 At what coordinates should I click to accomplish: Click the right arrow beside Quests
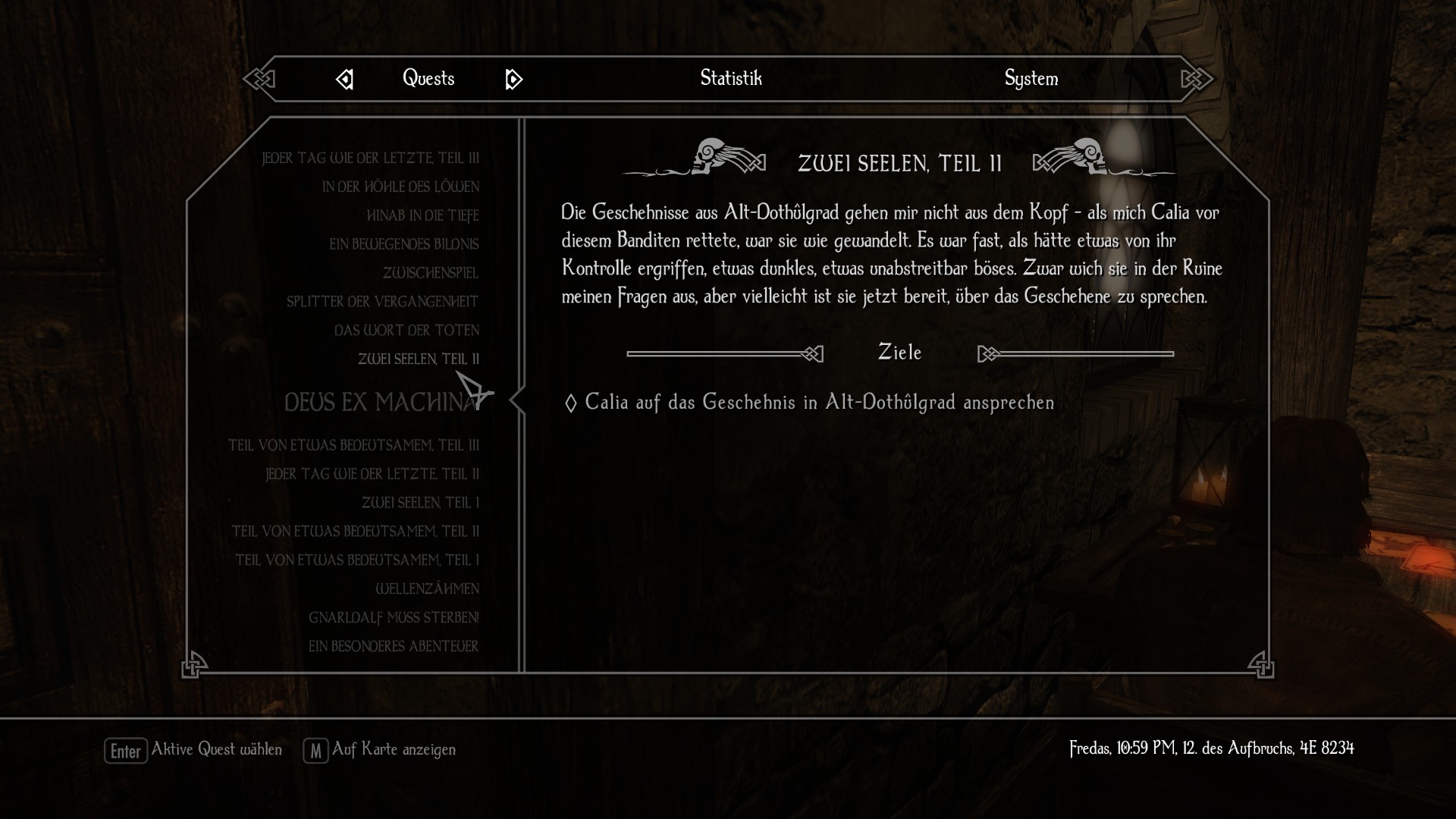point(513,79)
